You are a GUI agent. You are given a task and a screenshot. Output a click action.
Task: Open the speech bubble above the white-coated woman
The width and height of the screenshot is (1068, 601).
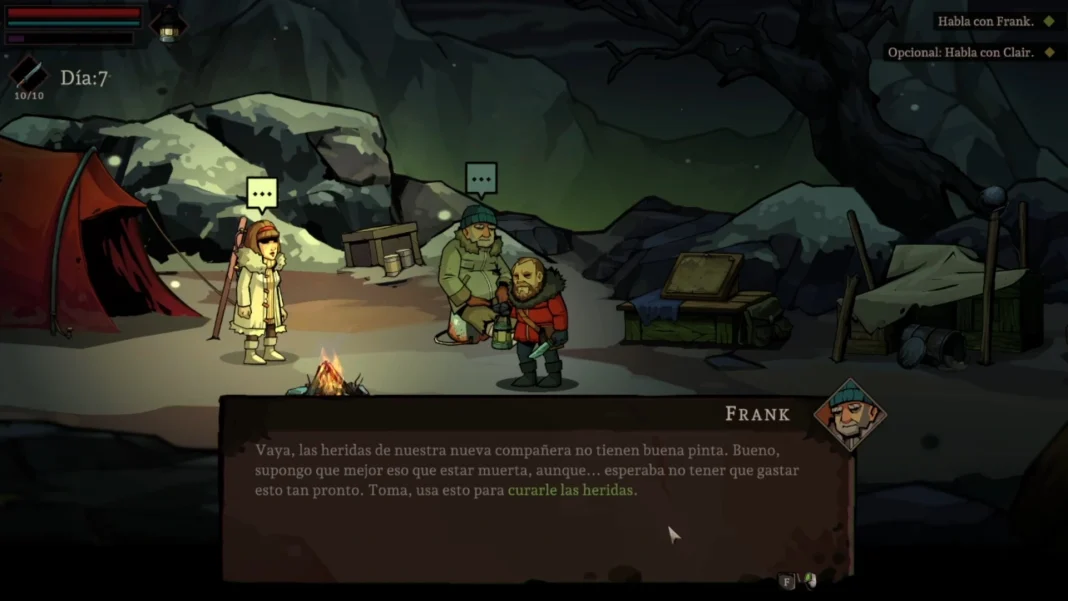pos(262,193)
